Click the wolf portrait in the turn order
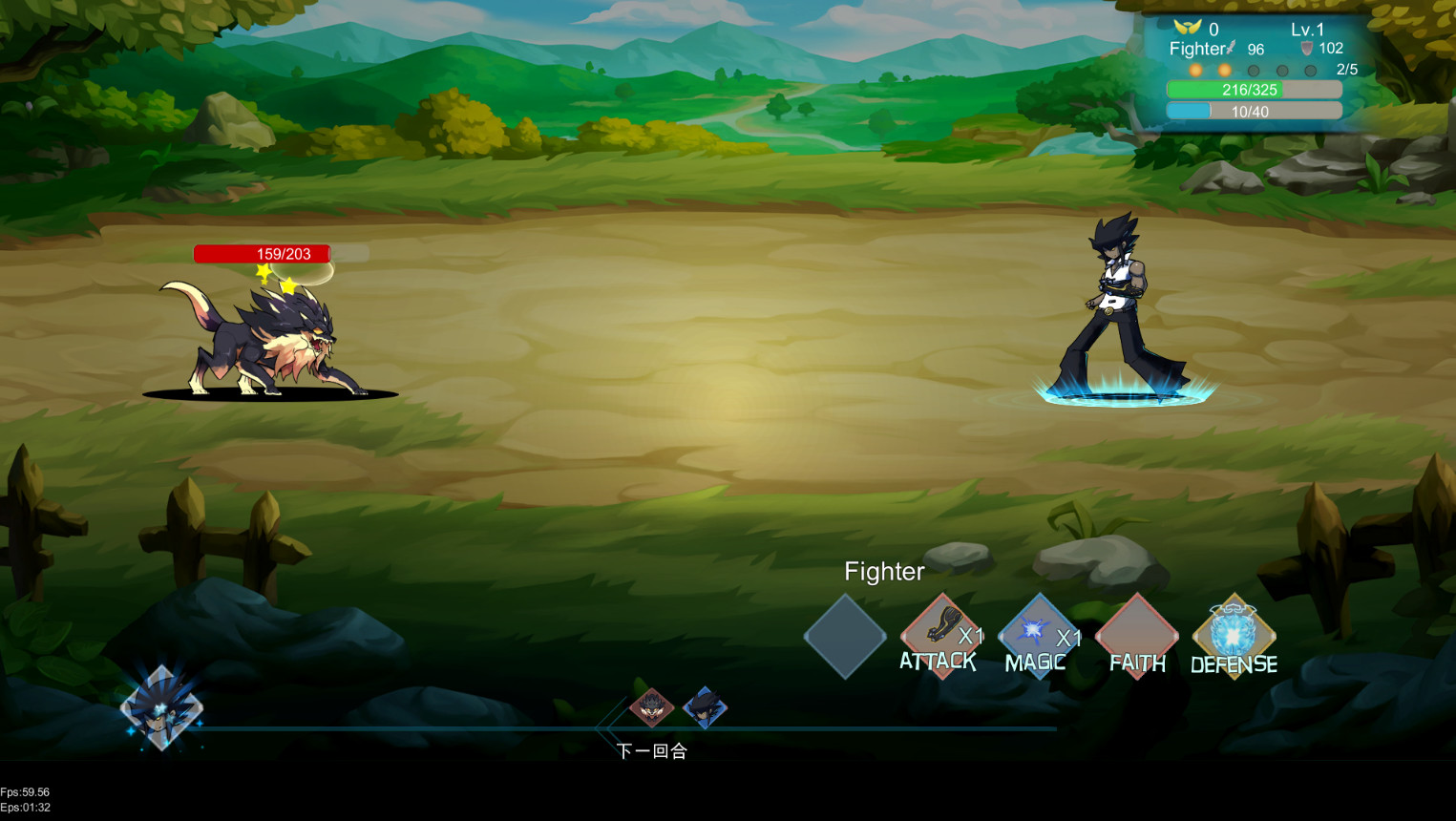Viewport: 1456px width, 821px height. [654, 709]
